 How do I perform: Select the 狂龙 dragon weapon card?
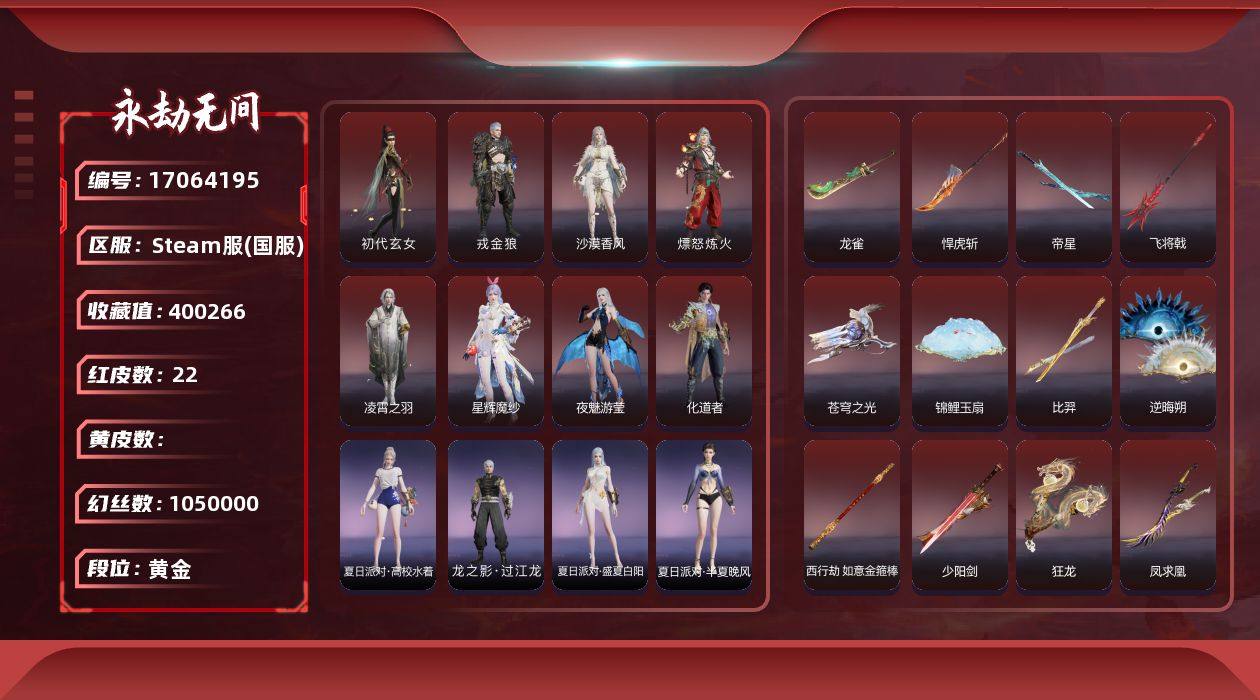1064,515
